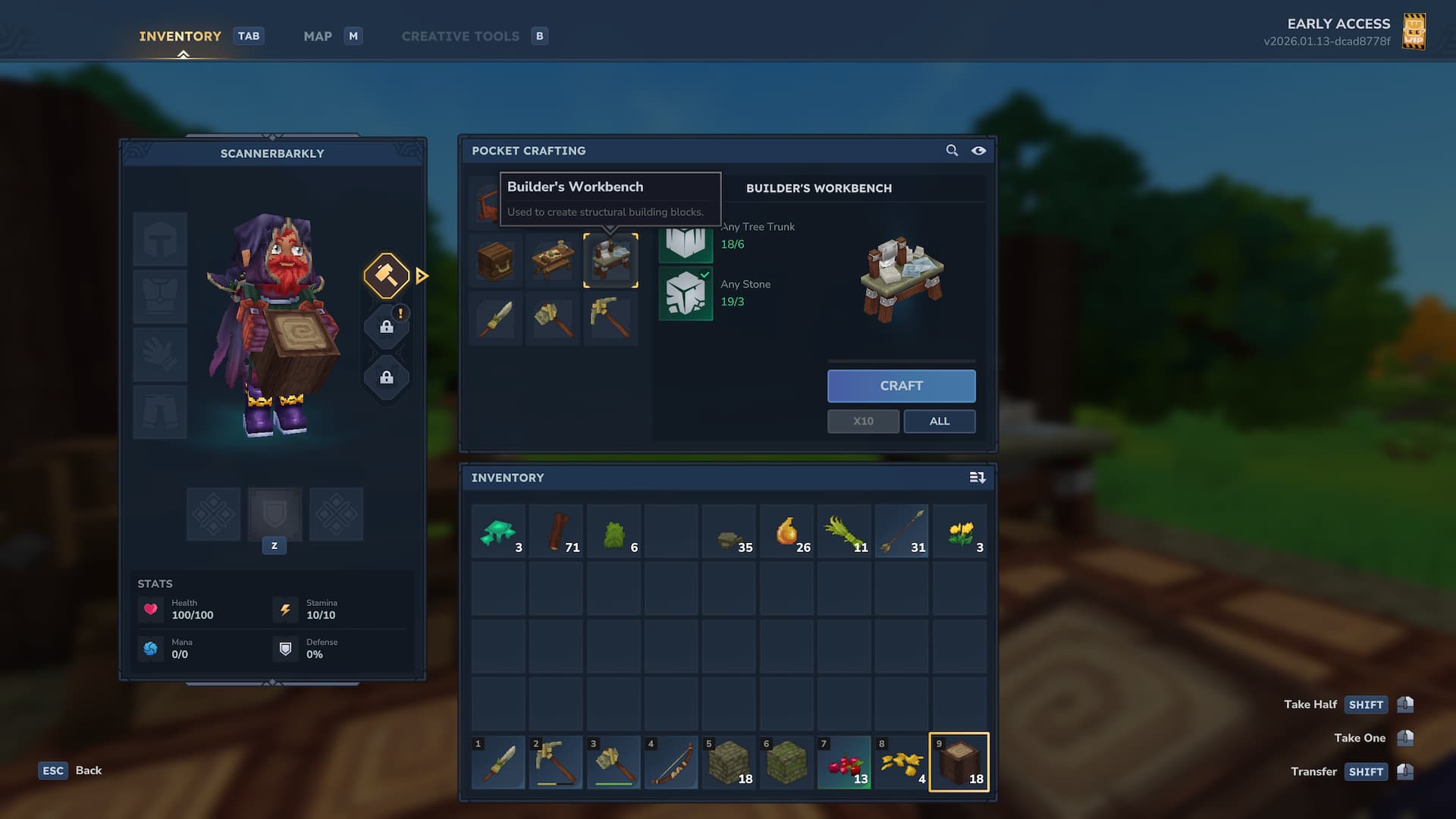
Task: Choose the X10 craft quantity button
Action: [x=863, y=422]
